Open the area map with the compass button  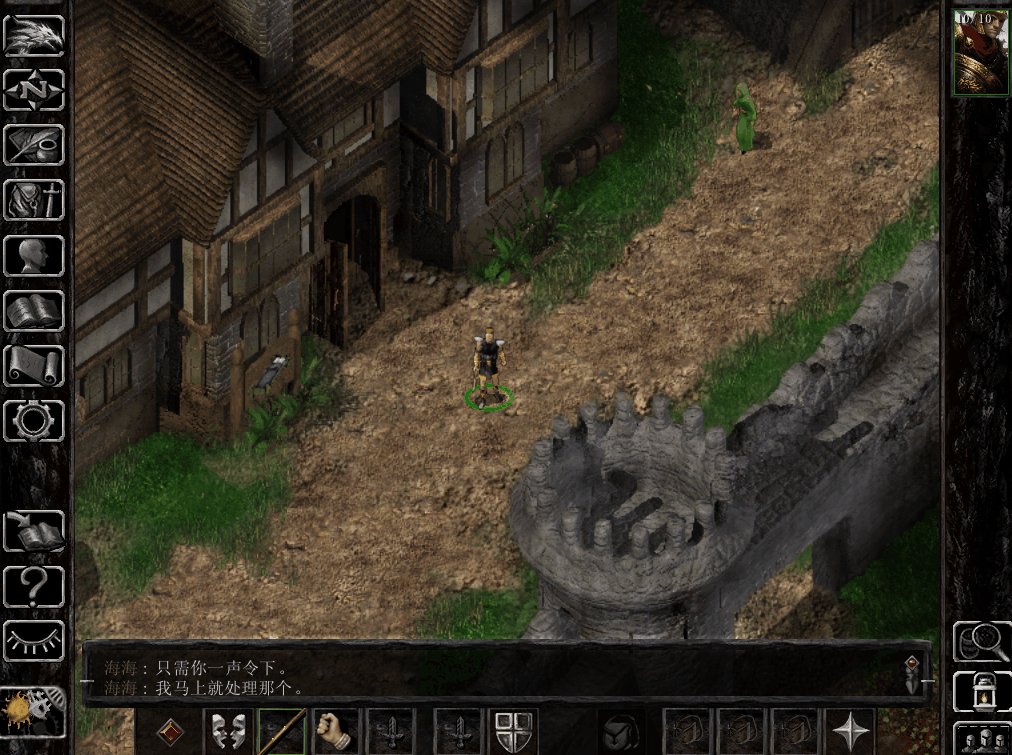click(x=34, y=91)
